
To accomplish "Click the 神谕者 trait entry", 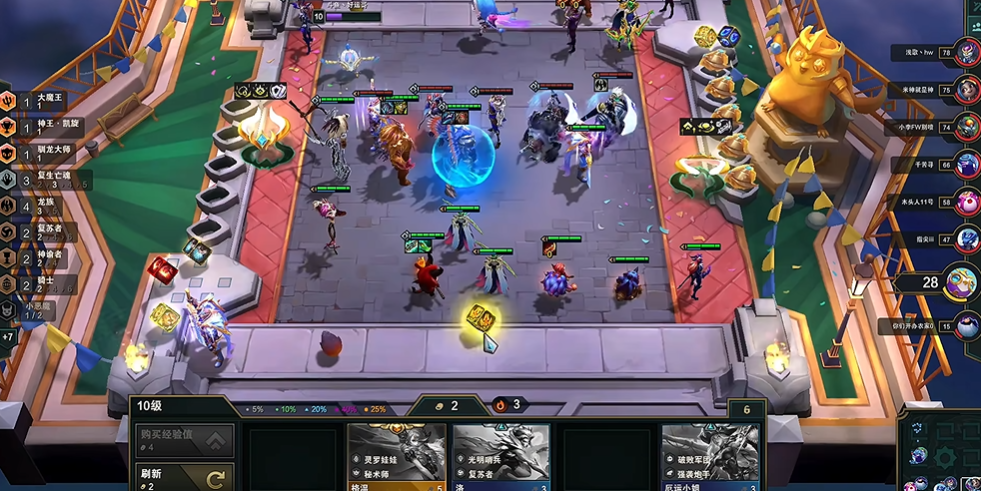I will coord(38,258).
